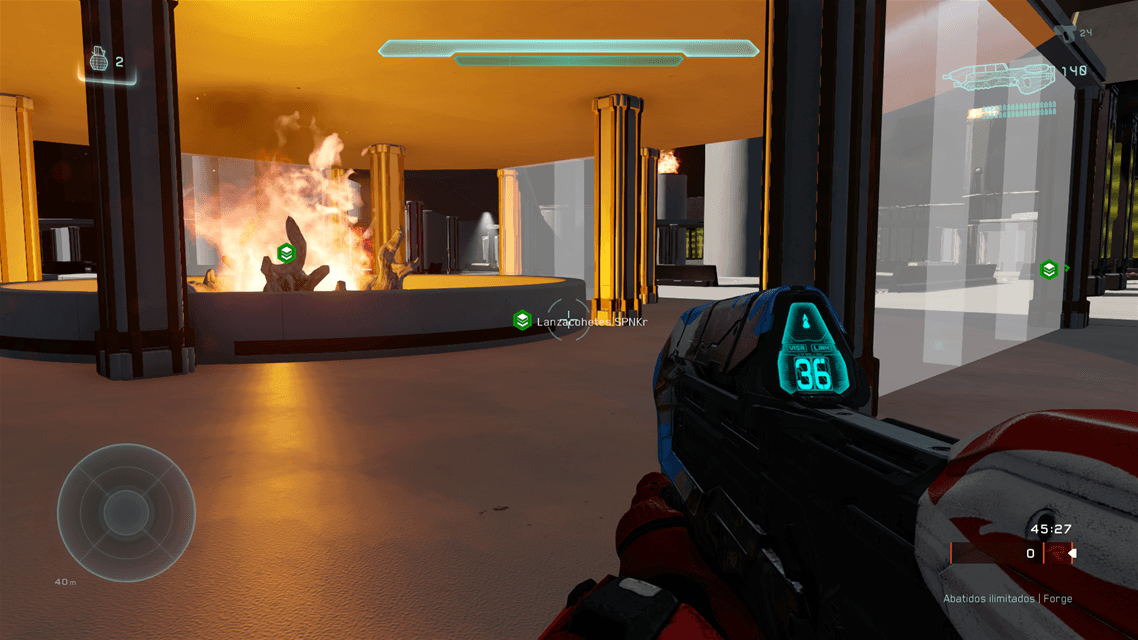The width and height of the screenshot is (1138, 640).
Task: Click the green weapon marker over the fire
Action: click(286, 253)
